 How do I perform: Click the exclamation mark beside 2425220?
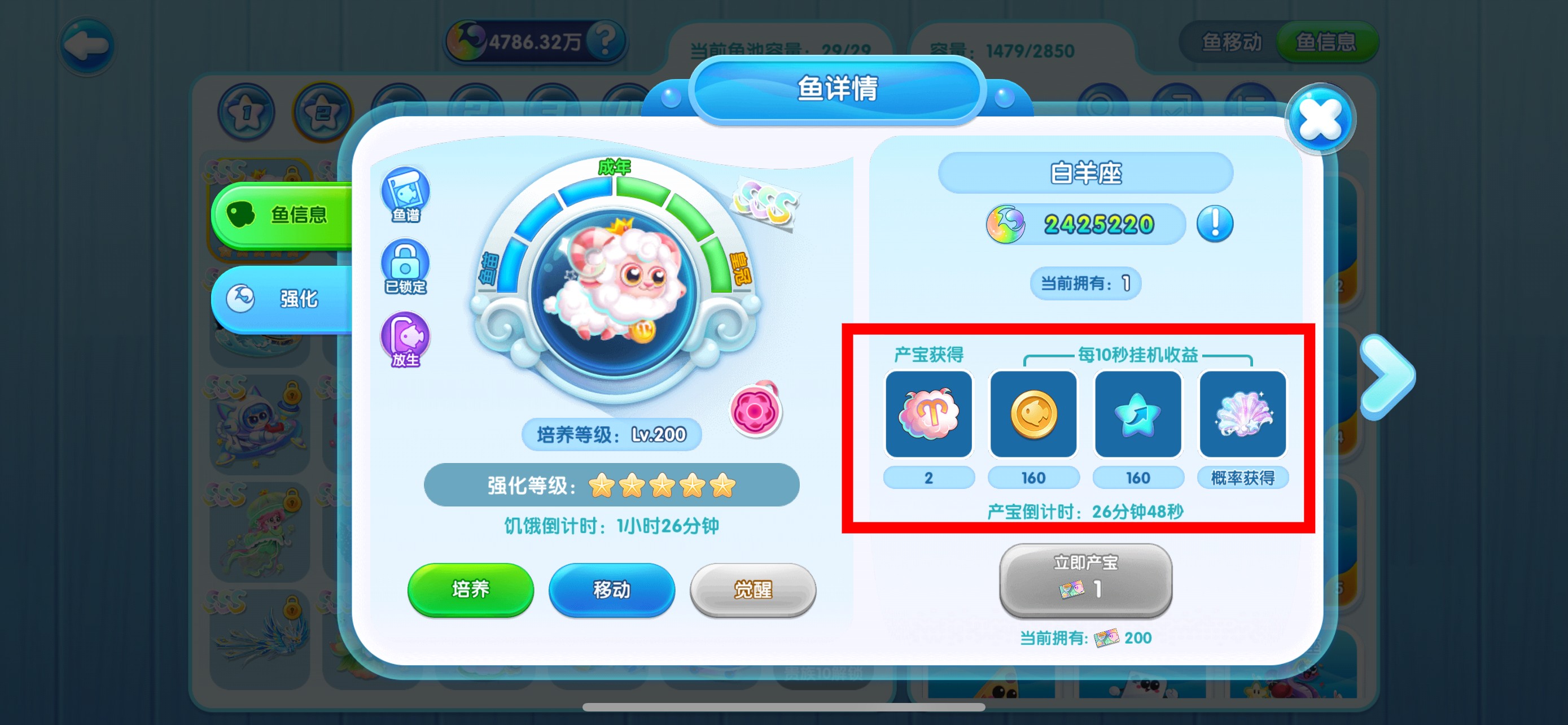click(x=1216, y=224)
